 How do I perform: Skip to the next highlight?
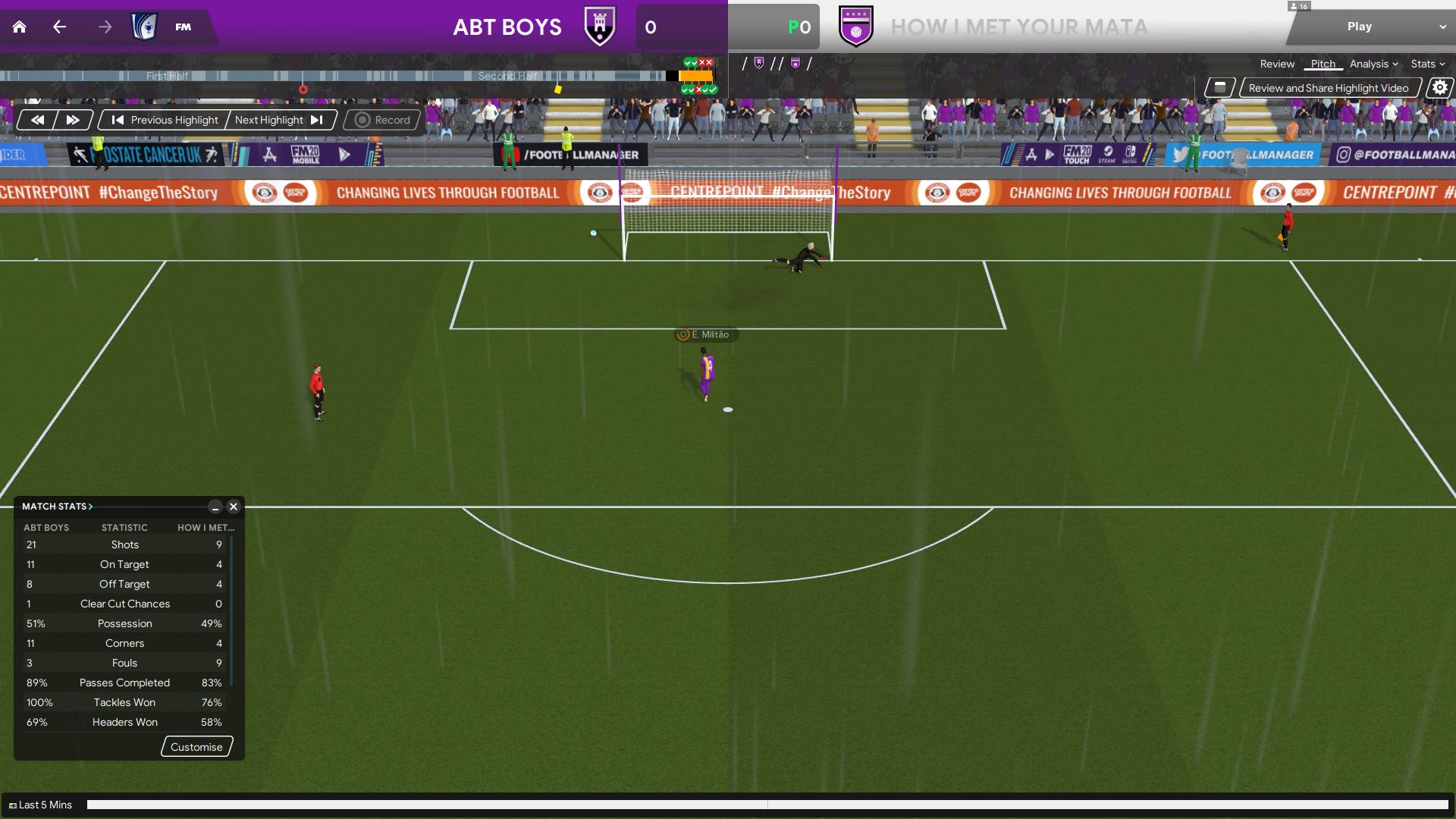click(278, 120)
